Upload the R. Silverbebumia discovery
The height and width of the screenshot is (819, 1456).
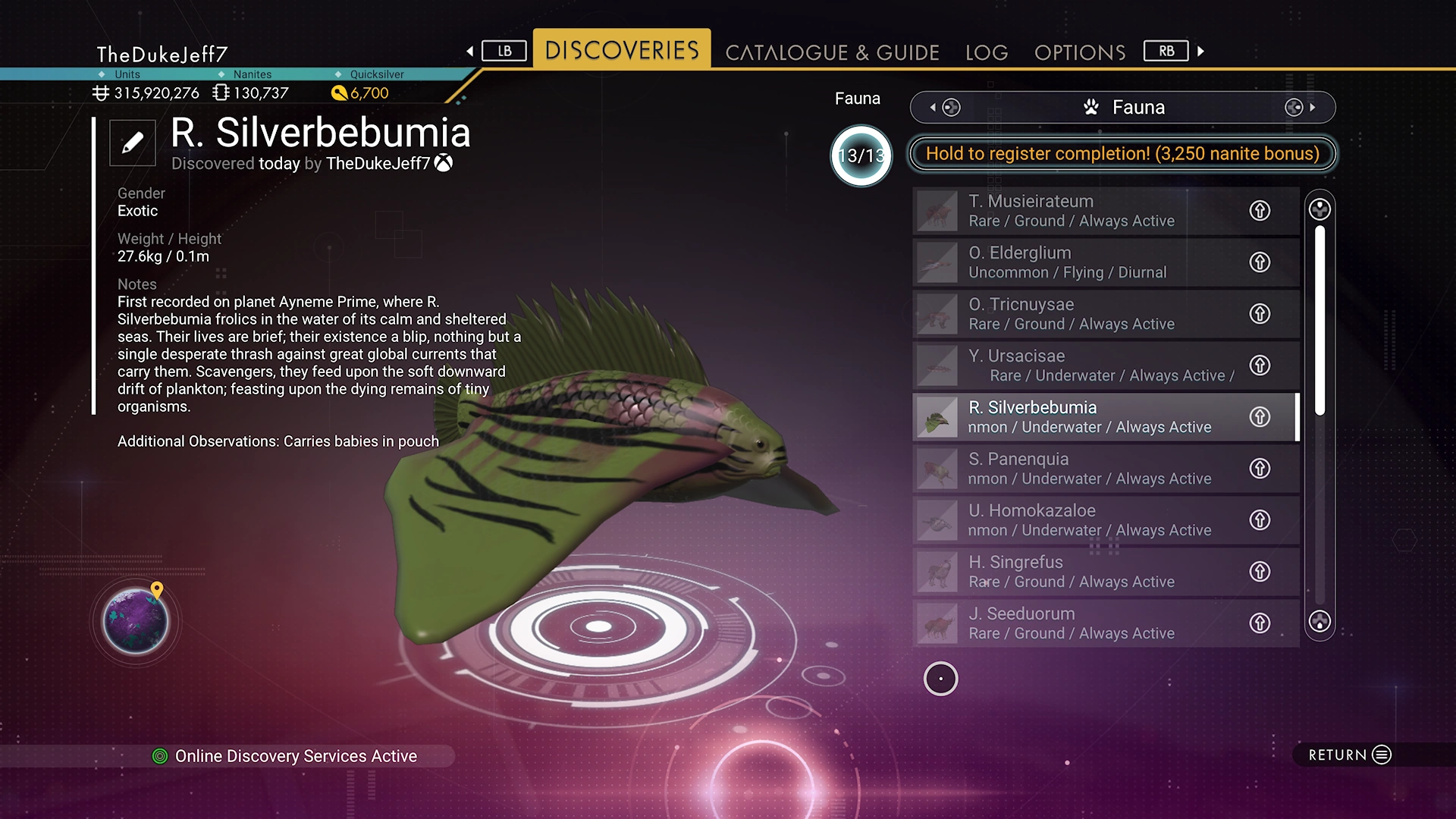(1260, 417)
